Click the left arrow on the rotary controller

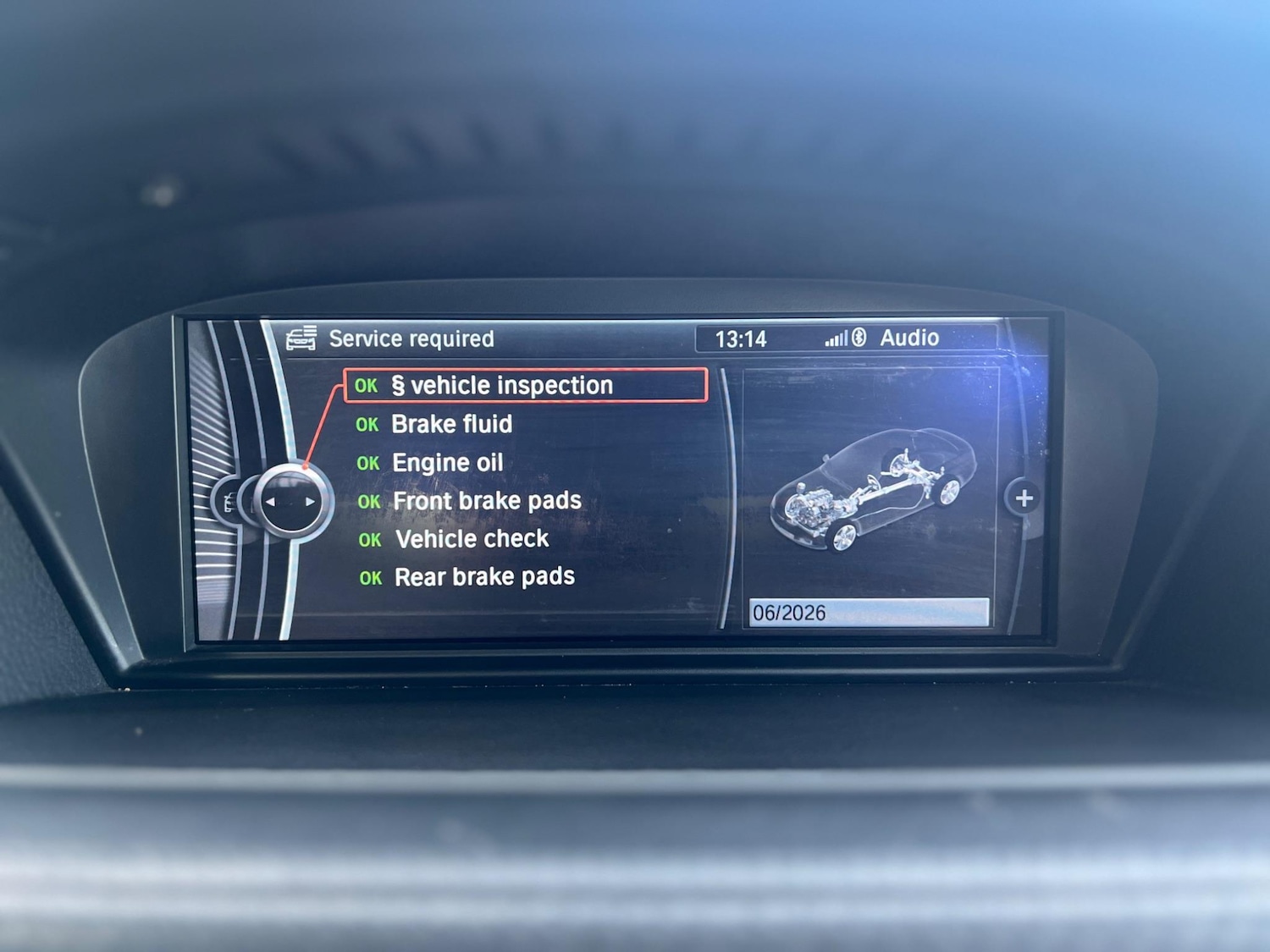click(270, 501)
